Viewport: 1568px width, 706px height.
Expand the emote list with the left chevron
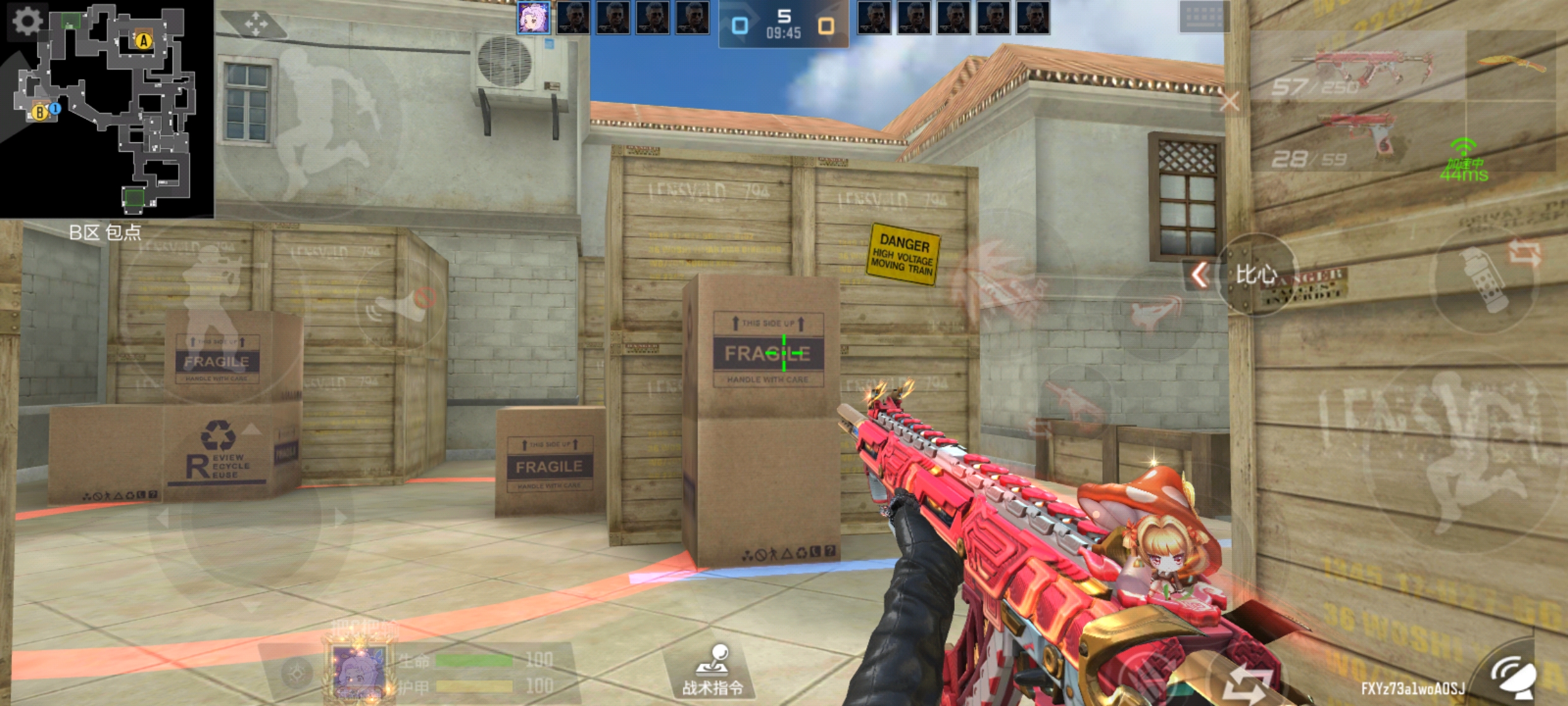[1200, 275]
